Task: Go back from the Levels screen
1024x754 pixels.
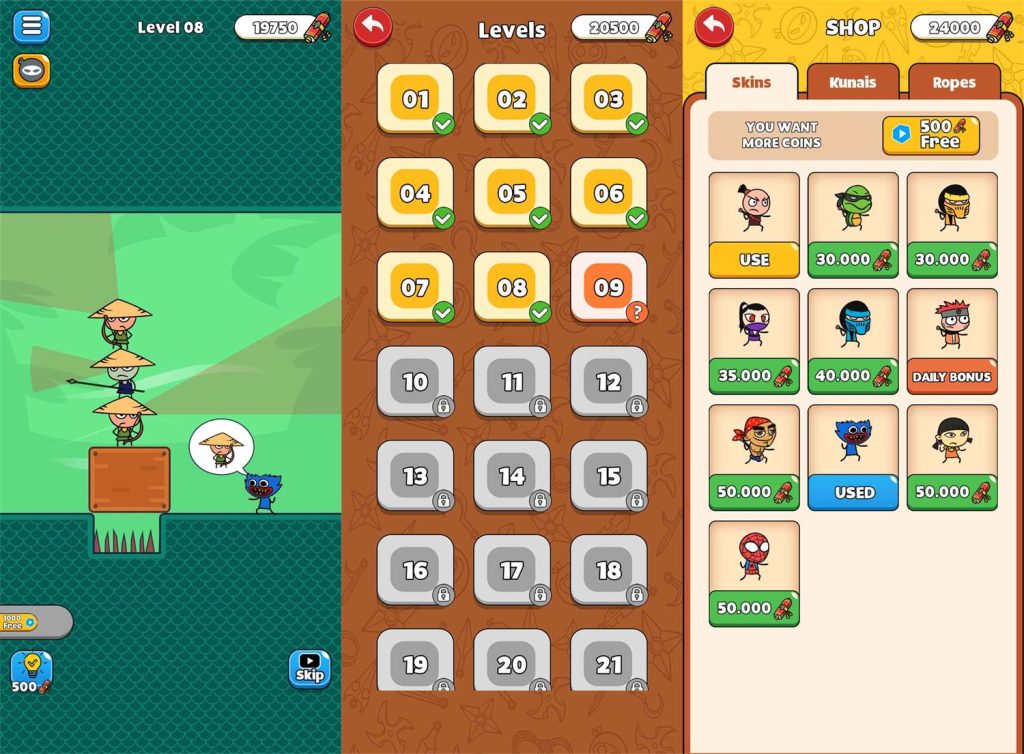Action: [x=373, y=27]
